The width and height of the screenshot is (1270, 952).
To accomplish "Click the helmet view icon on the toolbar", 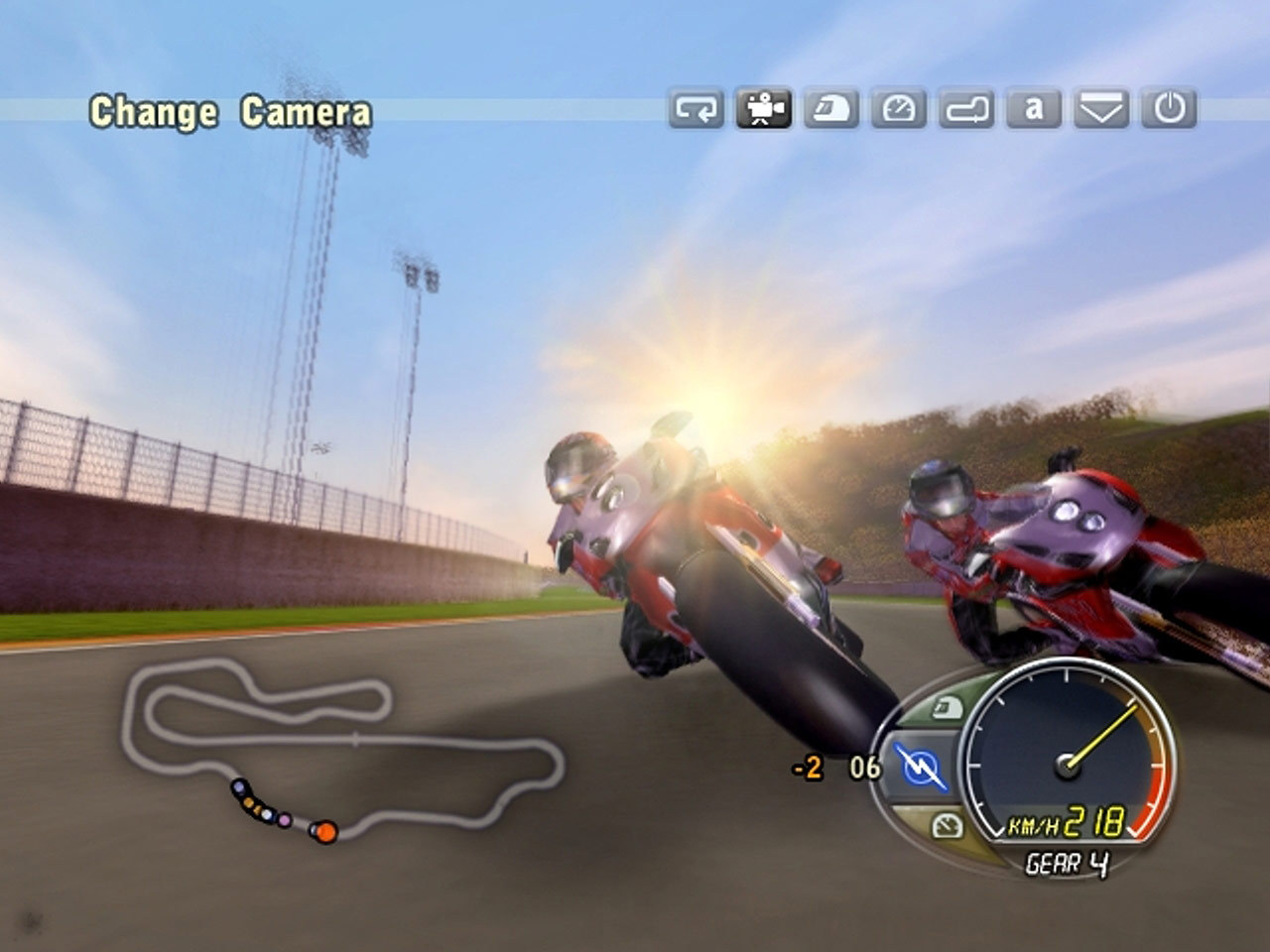I will click(831, 112).
